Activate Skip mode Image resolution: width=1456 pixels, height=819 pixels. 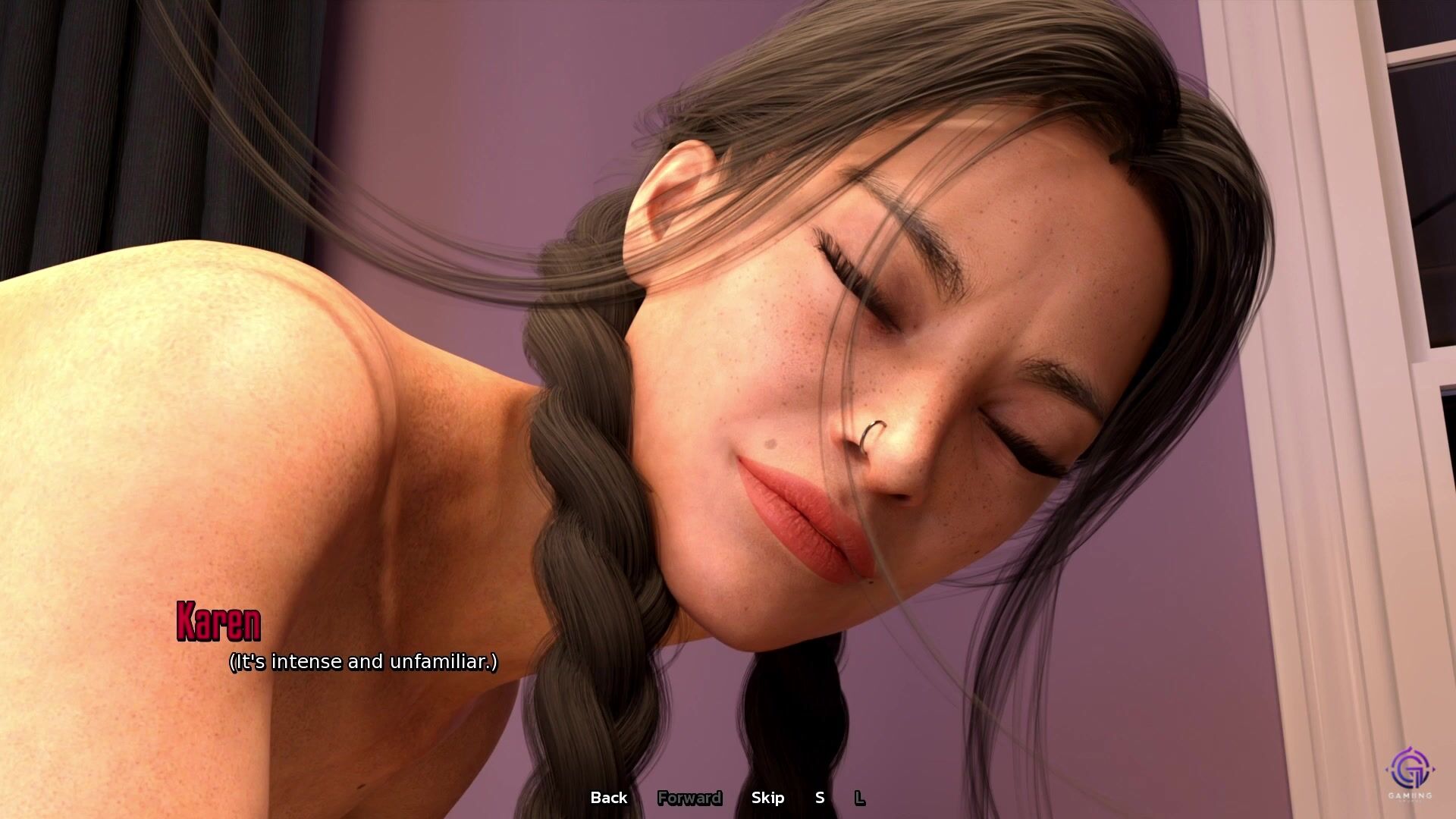pos(767,798)
